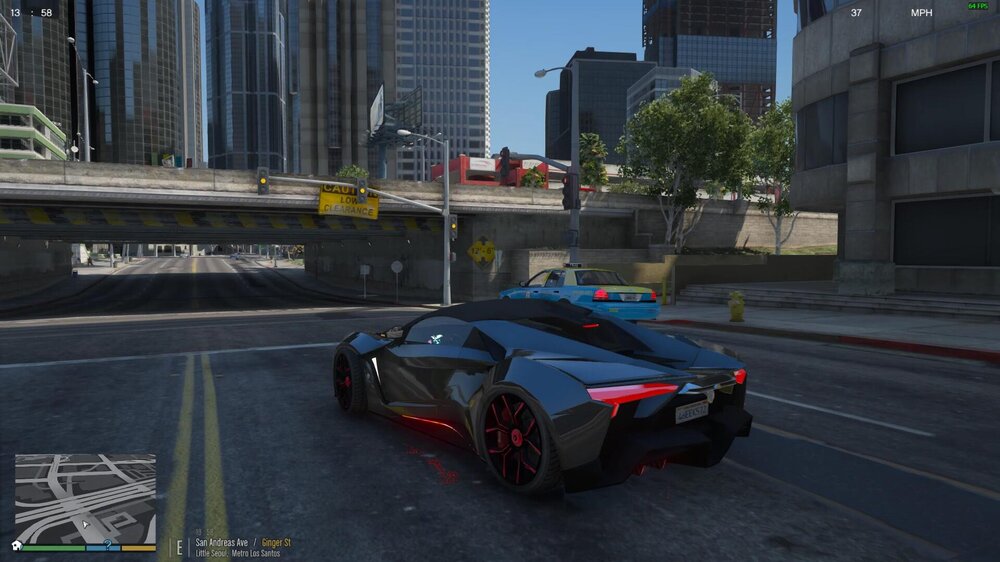1000x562 pixels.
Task: Click the blue question mark map blip
Action: point(107,545)
